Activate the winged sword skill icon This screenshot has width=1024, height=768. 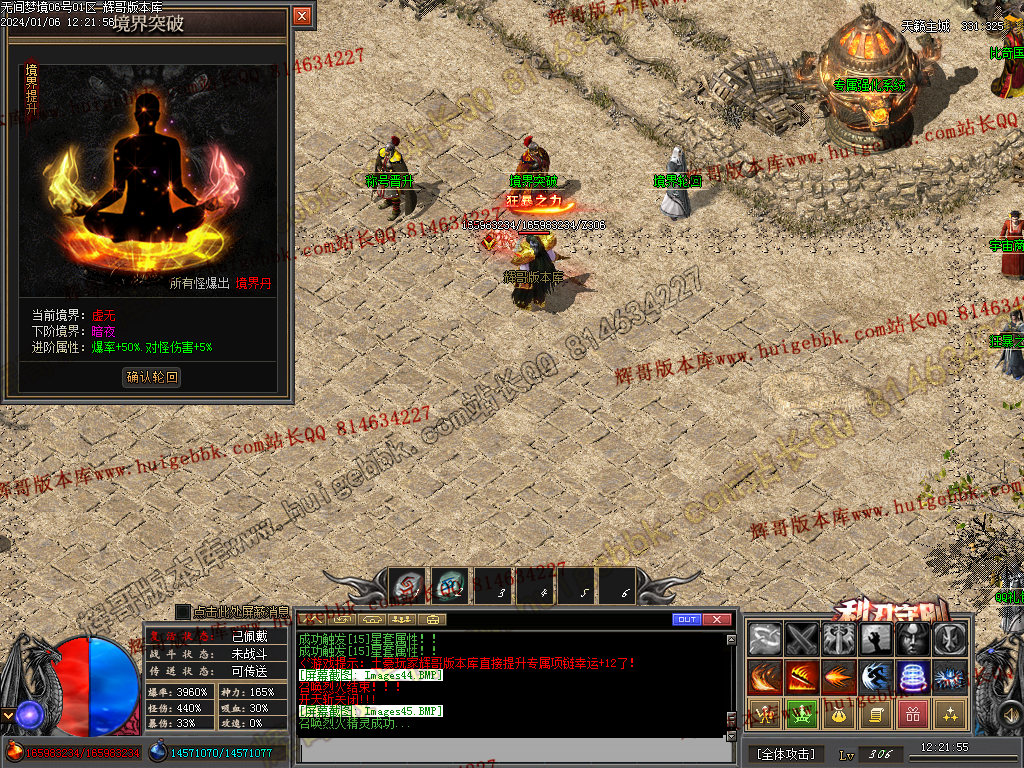(x=839, y=639)
